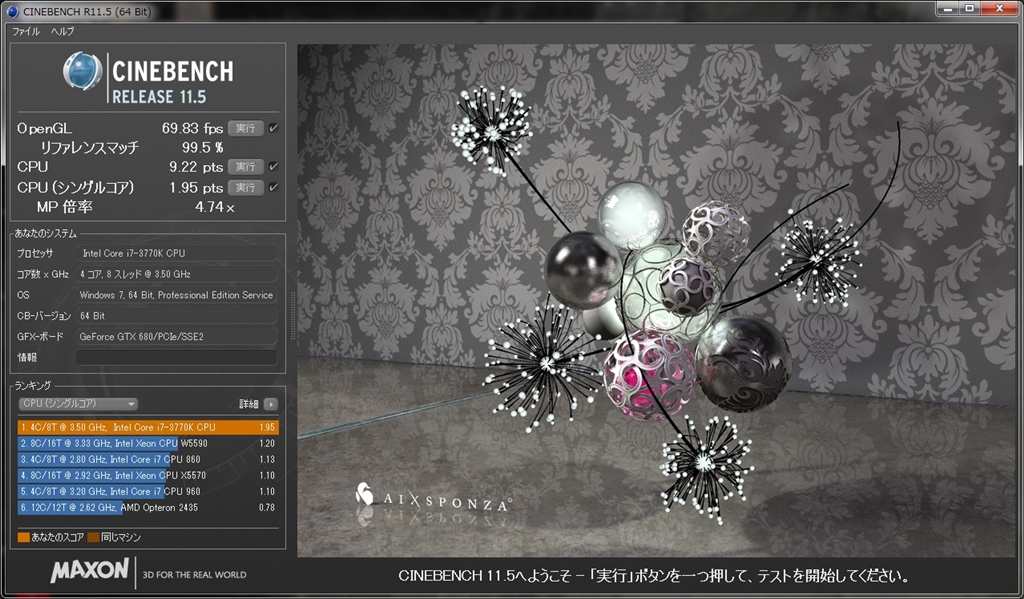Viewport: 1024px width, 599px height.
Task: Select the AMD Opteron 2435 ranking row
Action: tap(147, 507)
